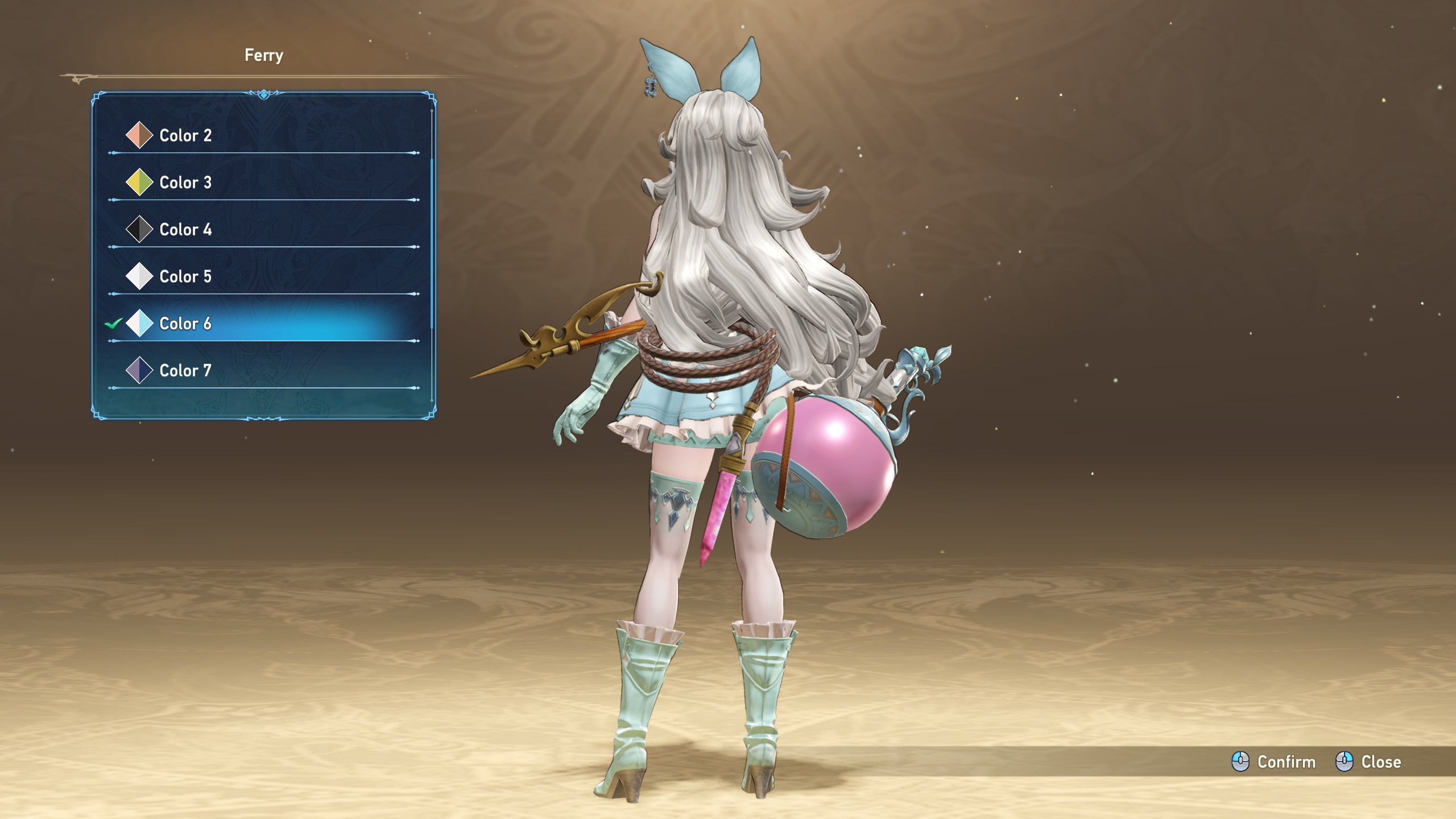Apply the Color 5 white palette
Image resolution: width=1456 pixels, height=819 pixels.
[185, 277]
